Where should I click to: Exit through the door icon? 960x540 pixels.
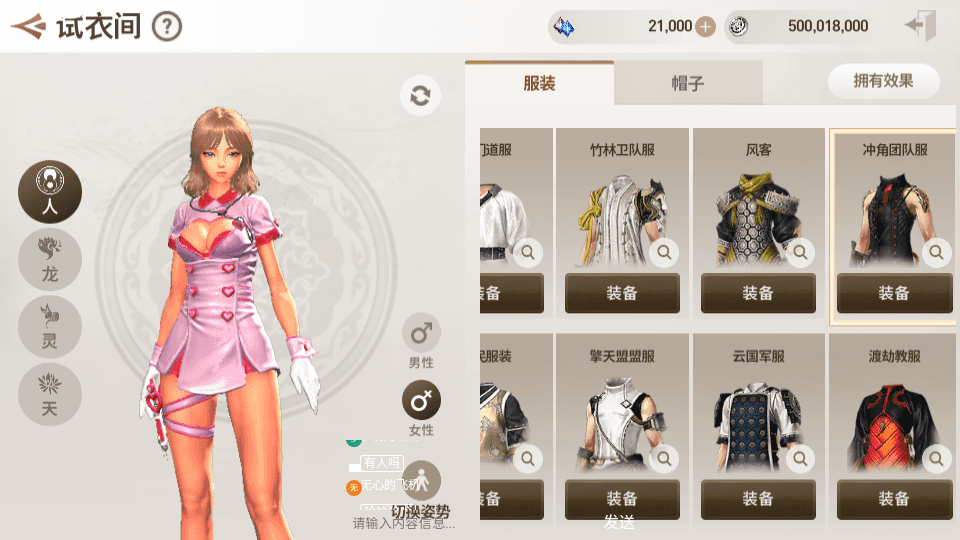pyautogui.click(x=919, y=26)
